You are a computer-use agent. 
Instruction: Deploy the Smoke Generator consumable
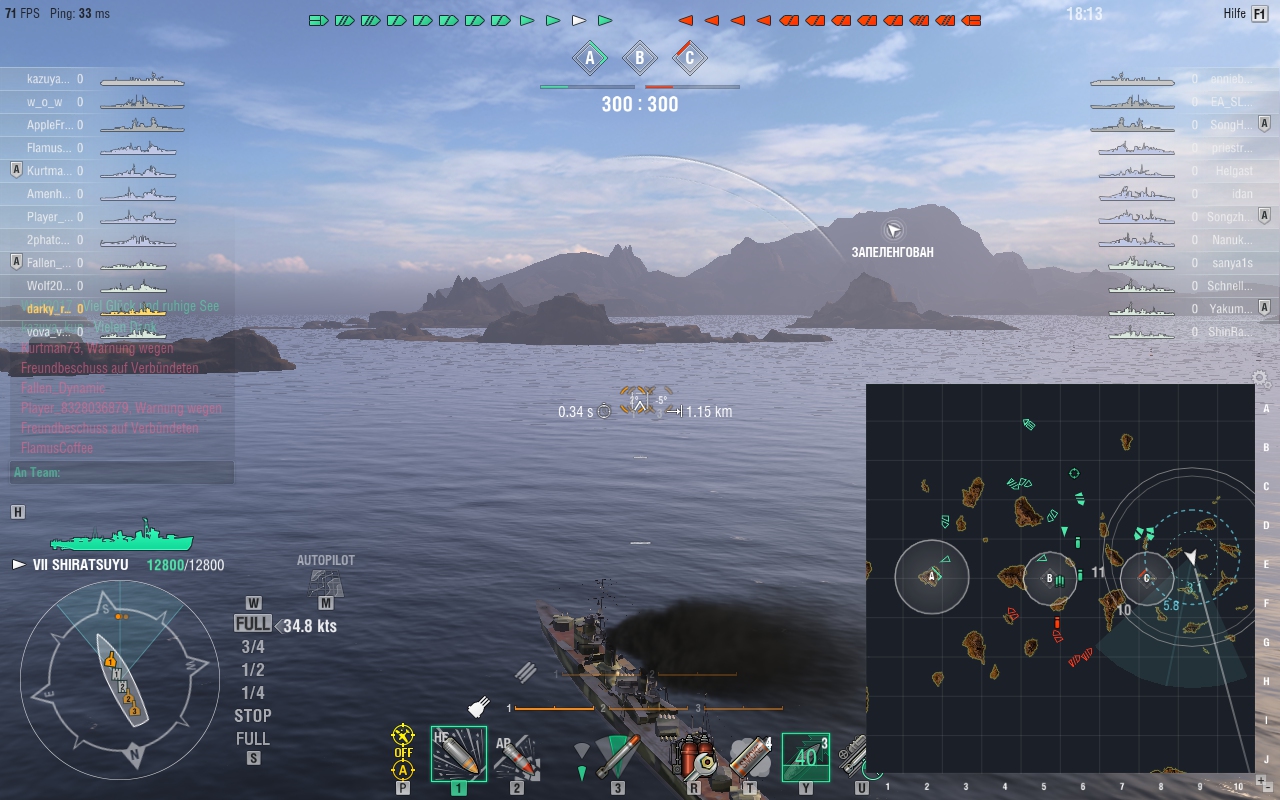tap(750, 756)
